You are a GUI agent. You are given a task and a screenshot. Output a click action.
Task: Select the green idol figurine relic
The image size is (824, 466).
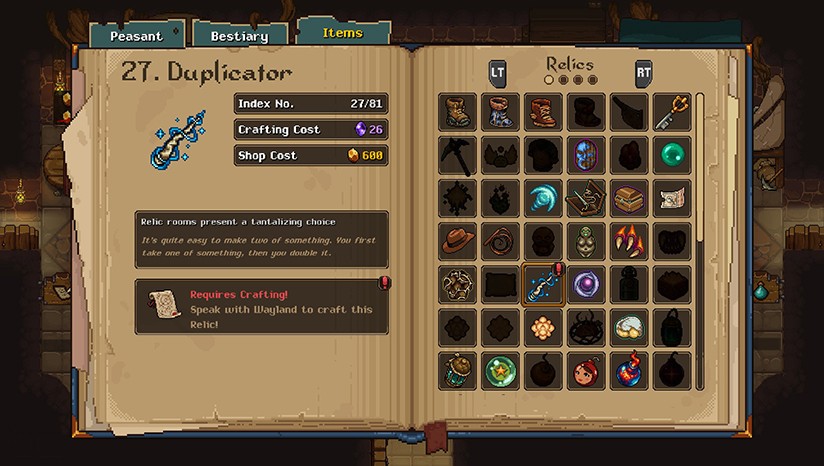click(x=586, y=242)
